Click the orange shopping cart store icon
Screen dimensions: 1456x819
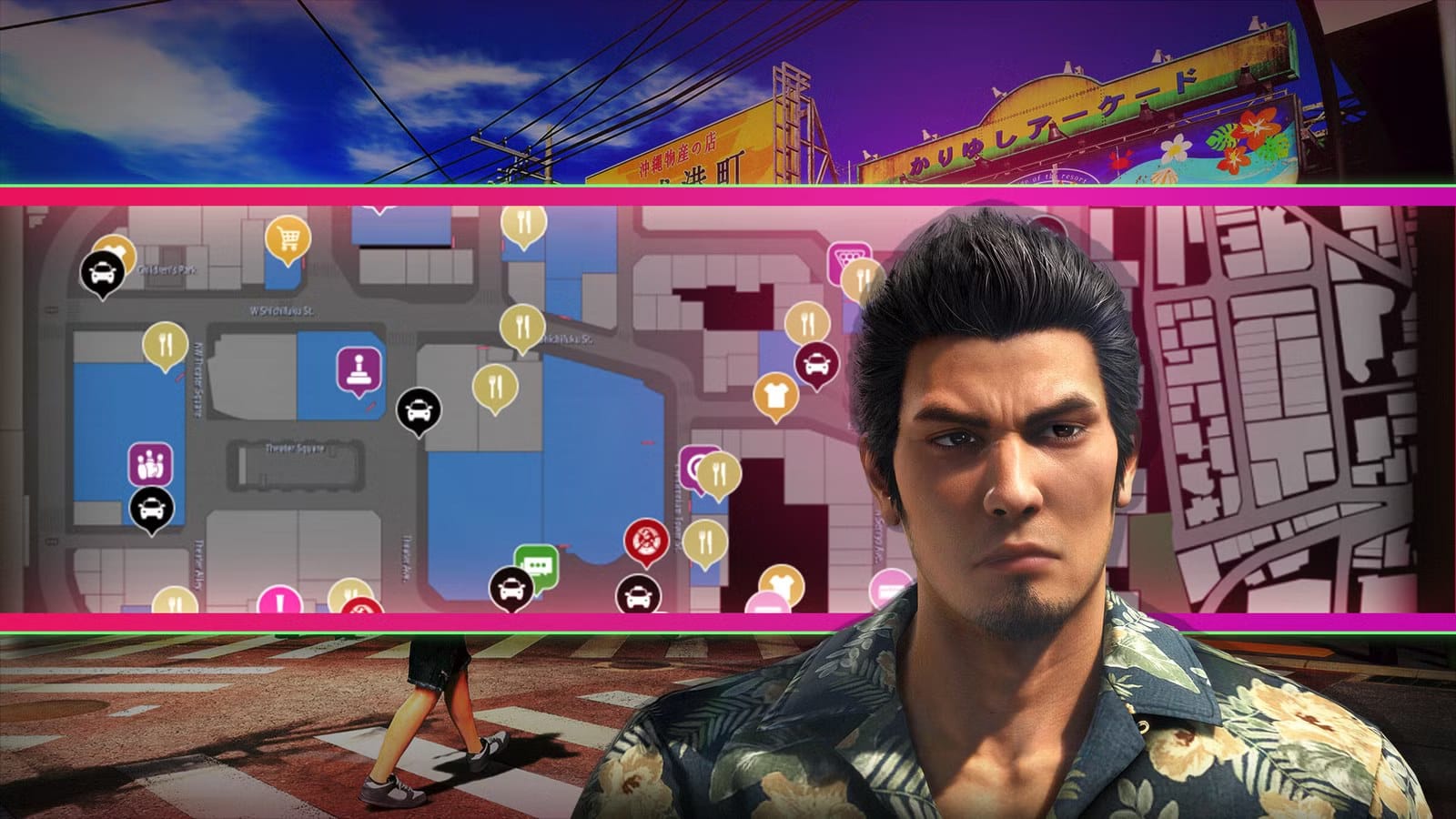287,236
